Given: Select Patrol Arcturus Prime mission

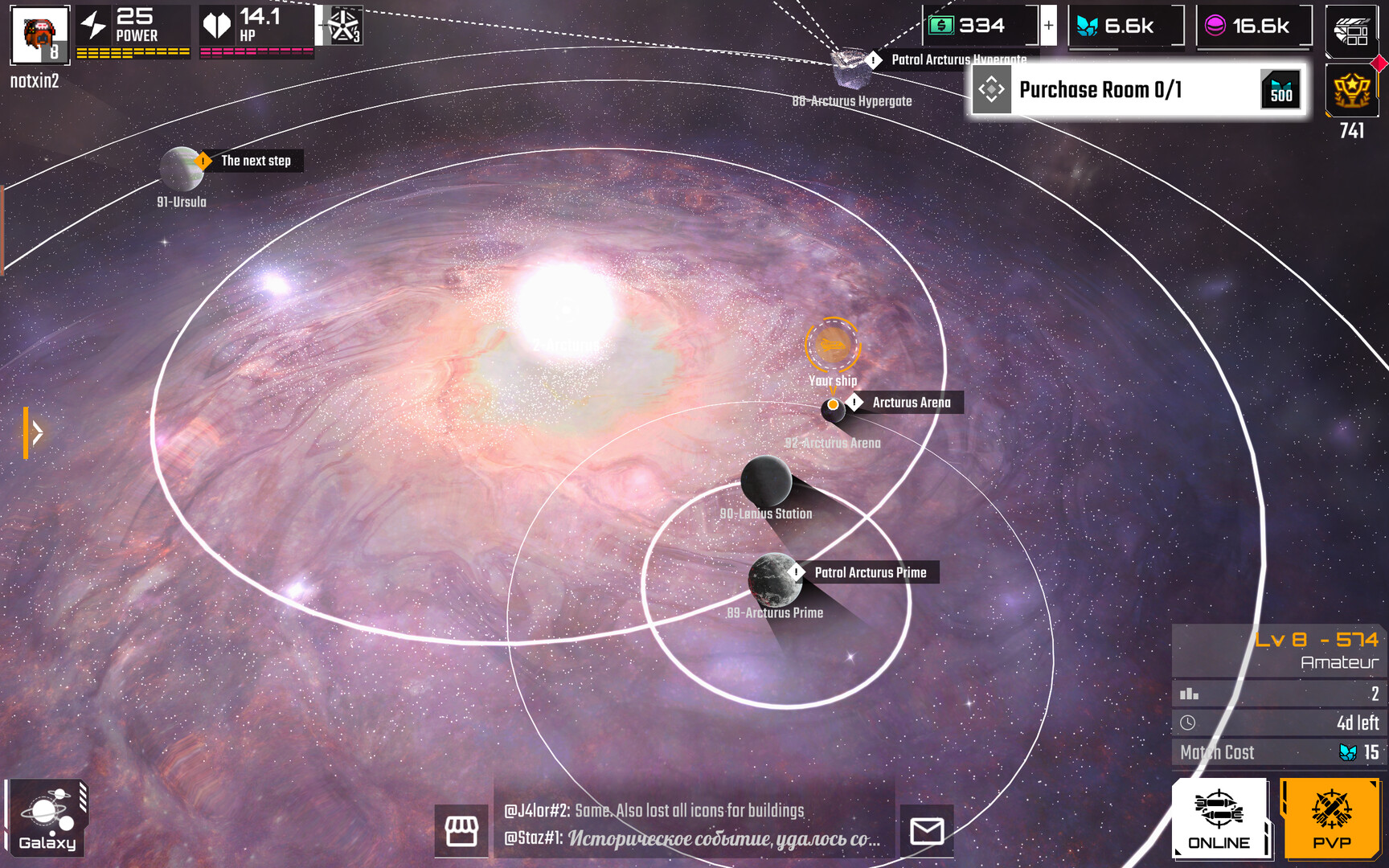Looking at the screenshot, I should pos(870,572).
